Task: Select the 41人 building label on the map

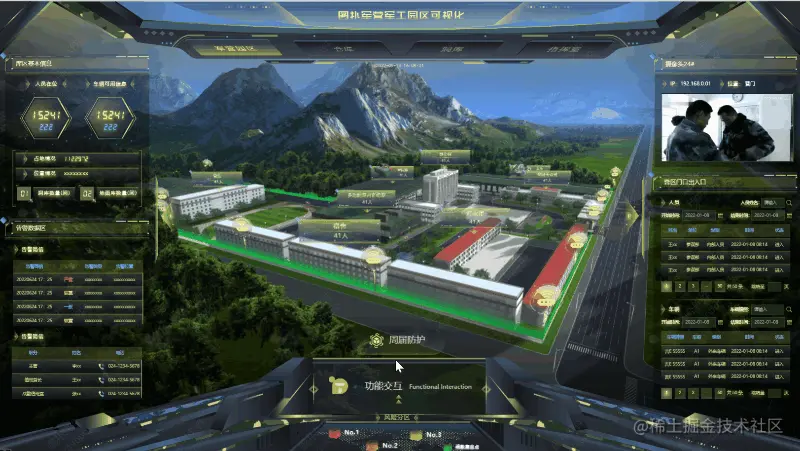Action: tap(341, 231)
